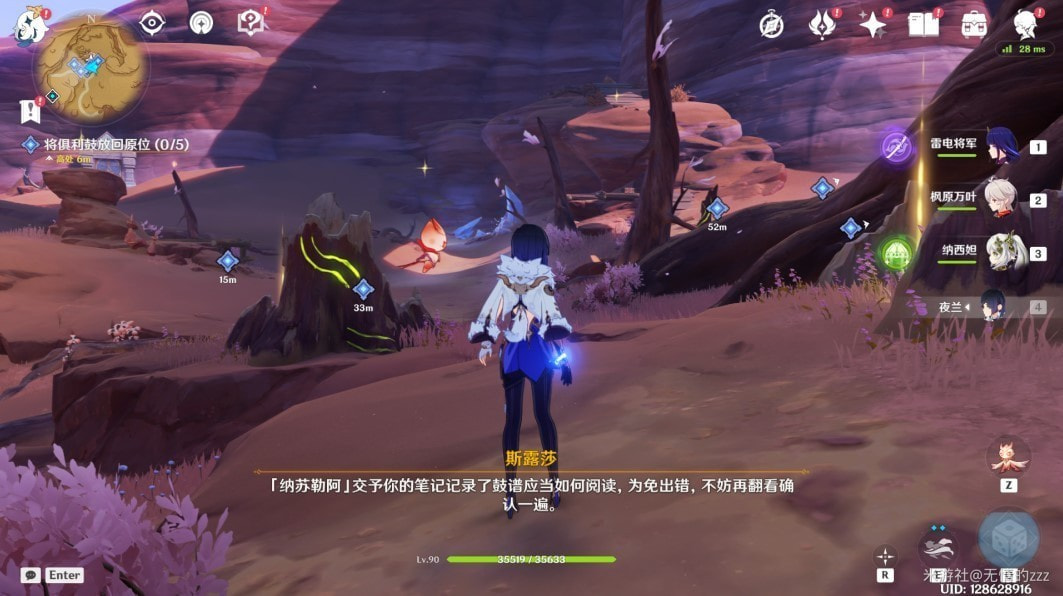Open the events menu icon
1063x596 pixels.
click(822, 25)
